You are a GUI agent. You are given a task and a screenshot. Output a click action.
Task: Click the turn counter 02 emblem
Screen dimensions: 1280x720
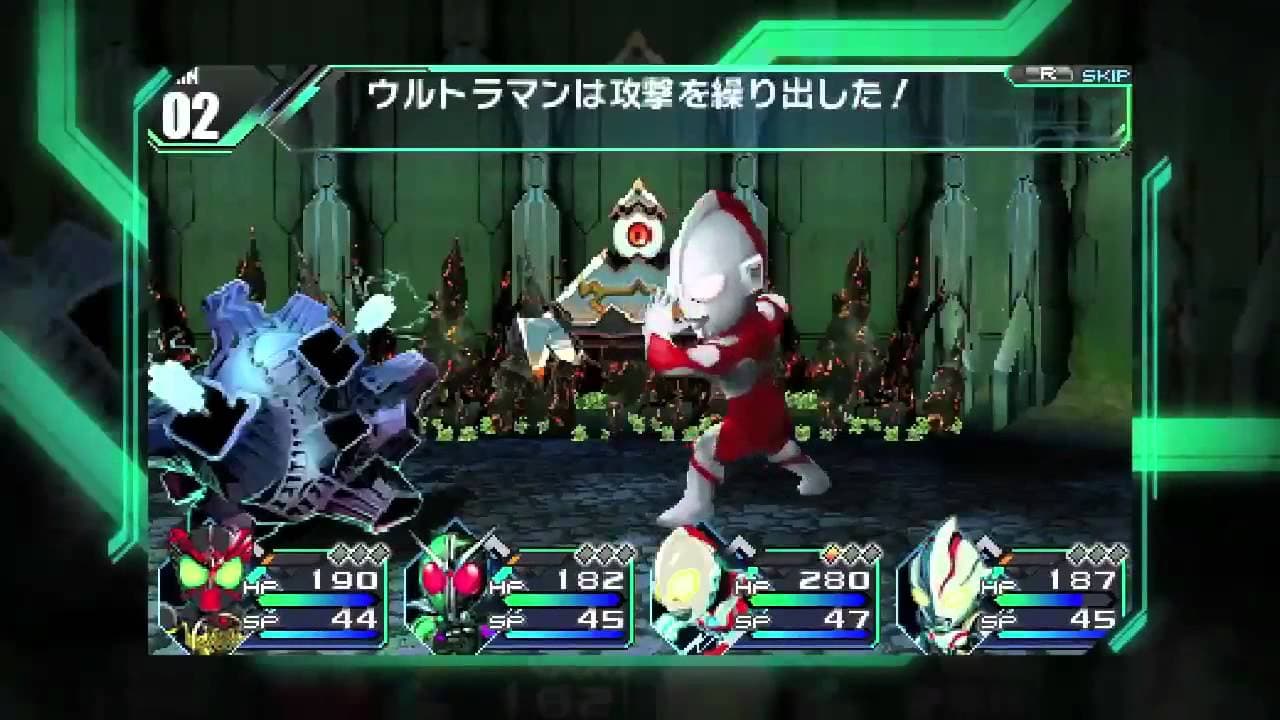tap(190, 115)
